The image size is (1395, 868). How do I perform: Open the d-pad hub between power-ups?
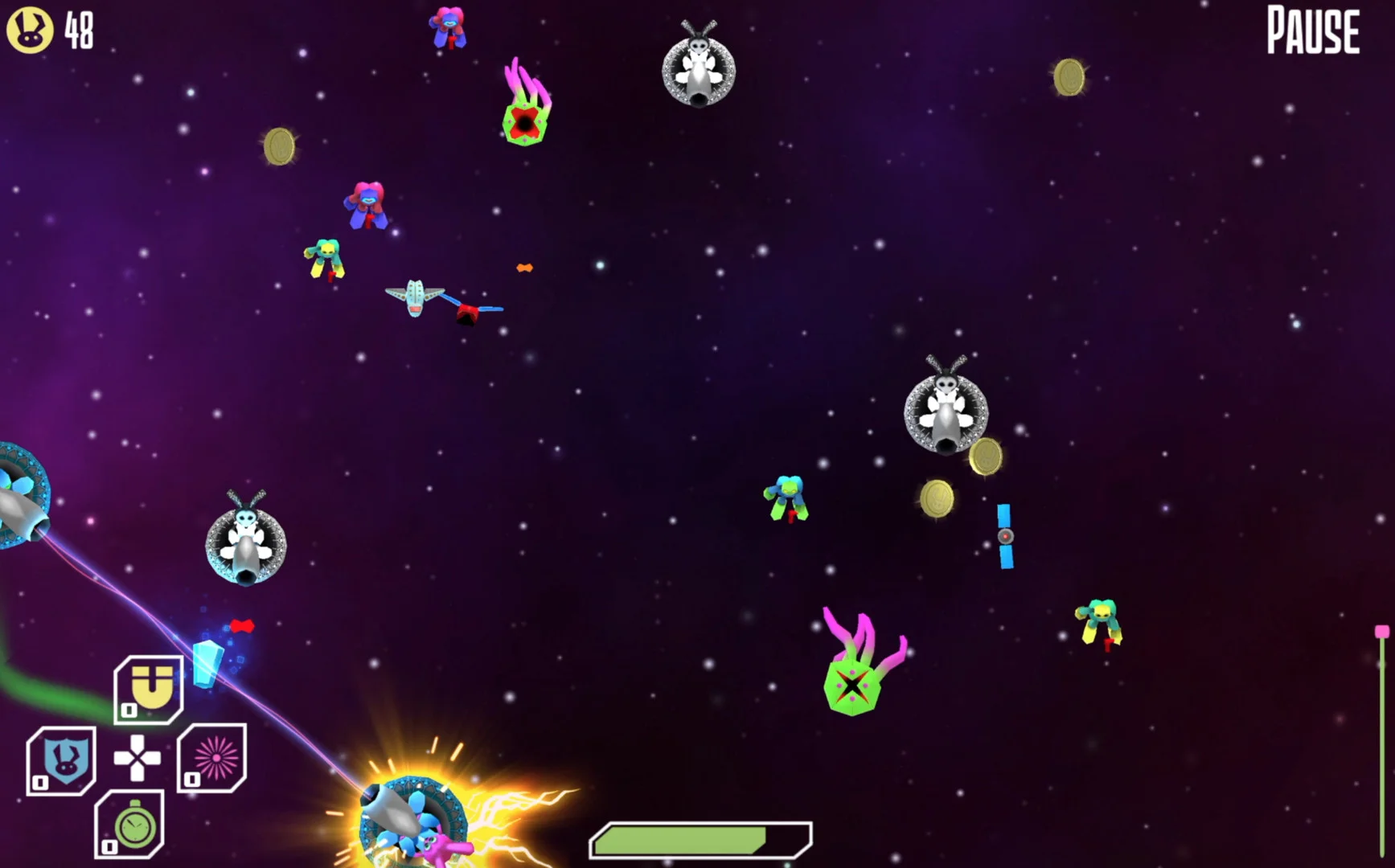click(x=138, y=758)
